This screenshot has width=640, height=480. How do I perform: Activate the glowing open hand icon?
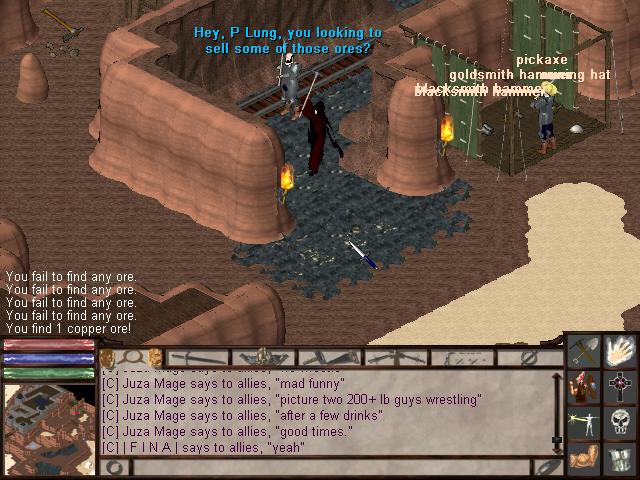(621, 350)
